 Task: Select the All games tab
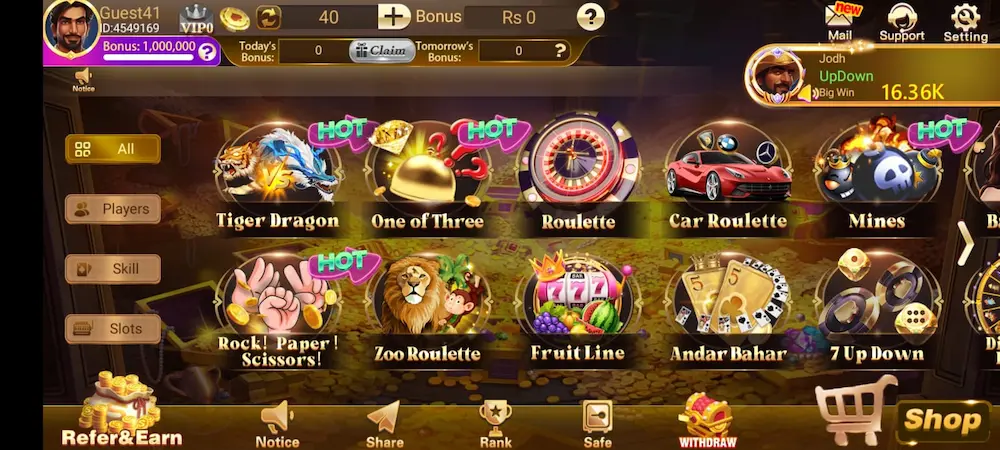(113, 149)
